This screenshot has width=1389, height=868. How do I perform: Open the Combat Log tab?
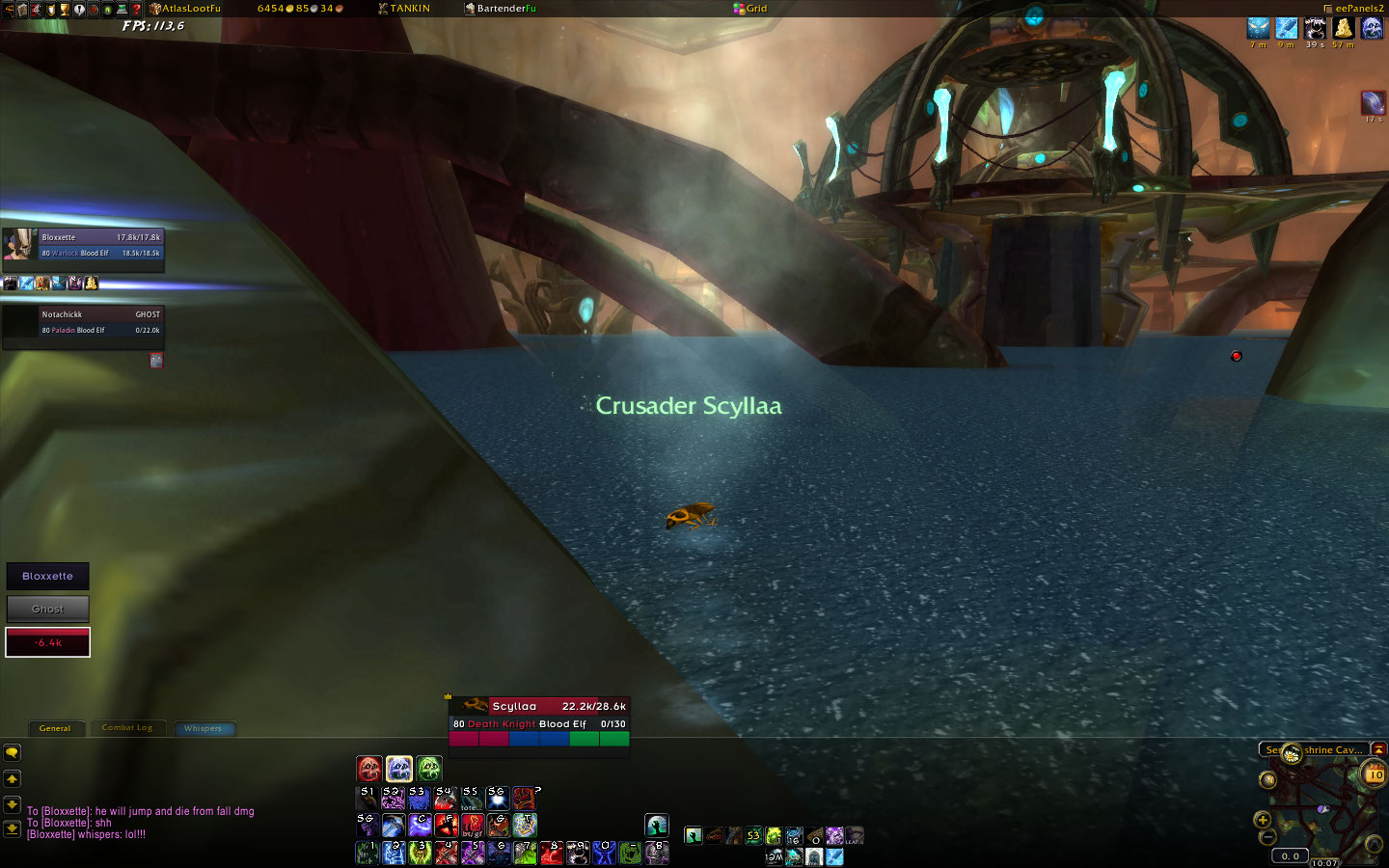127,728
